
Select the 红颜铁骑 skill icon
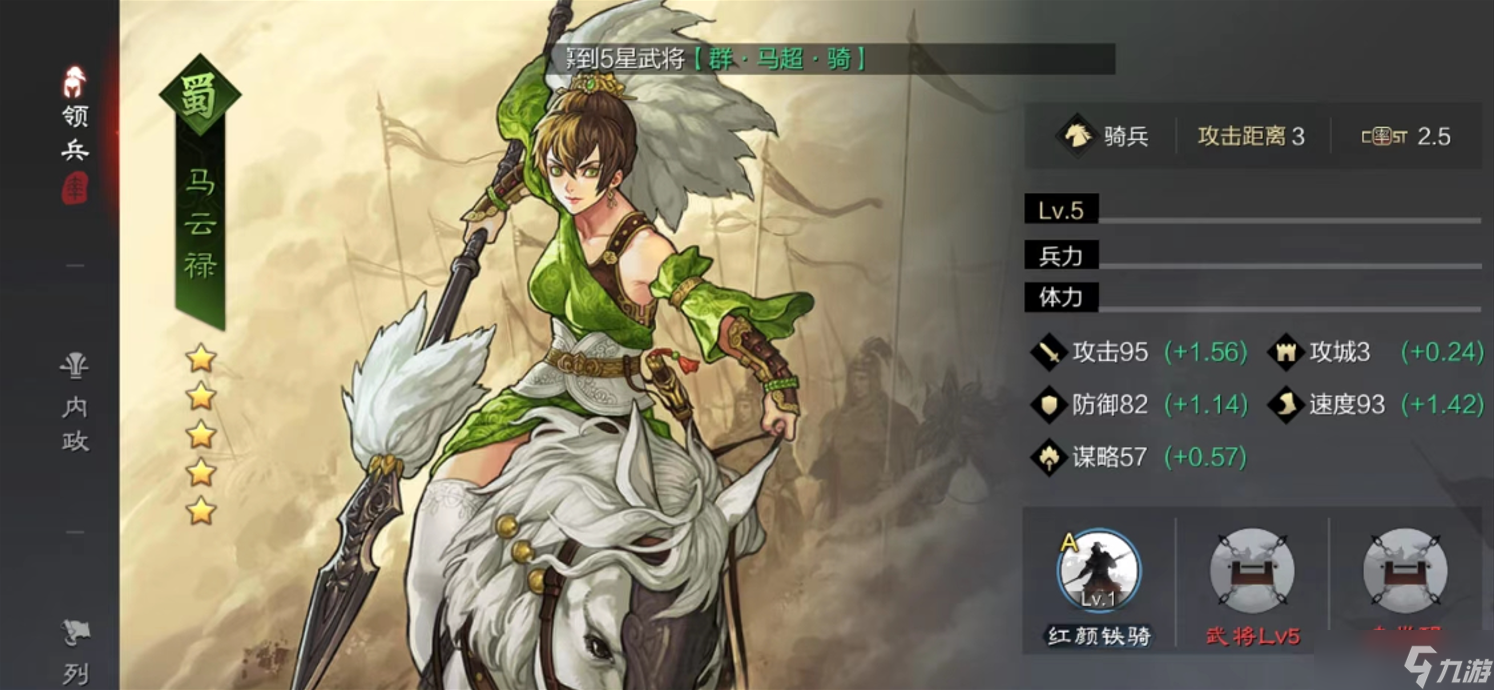tap(1098, 573)
